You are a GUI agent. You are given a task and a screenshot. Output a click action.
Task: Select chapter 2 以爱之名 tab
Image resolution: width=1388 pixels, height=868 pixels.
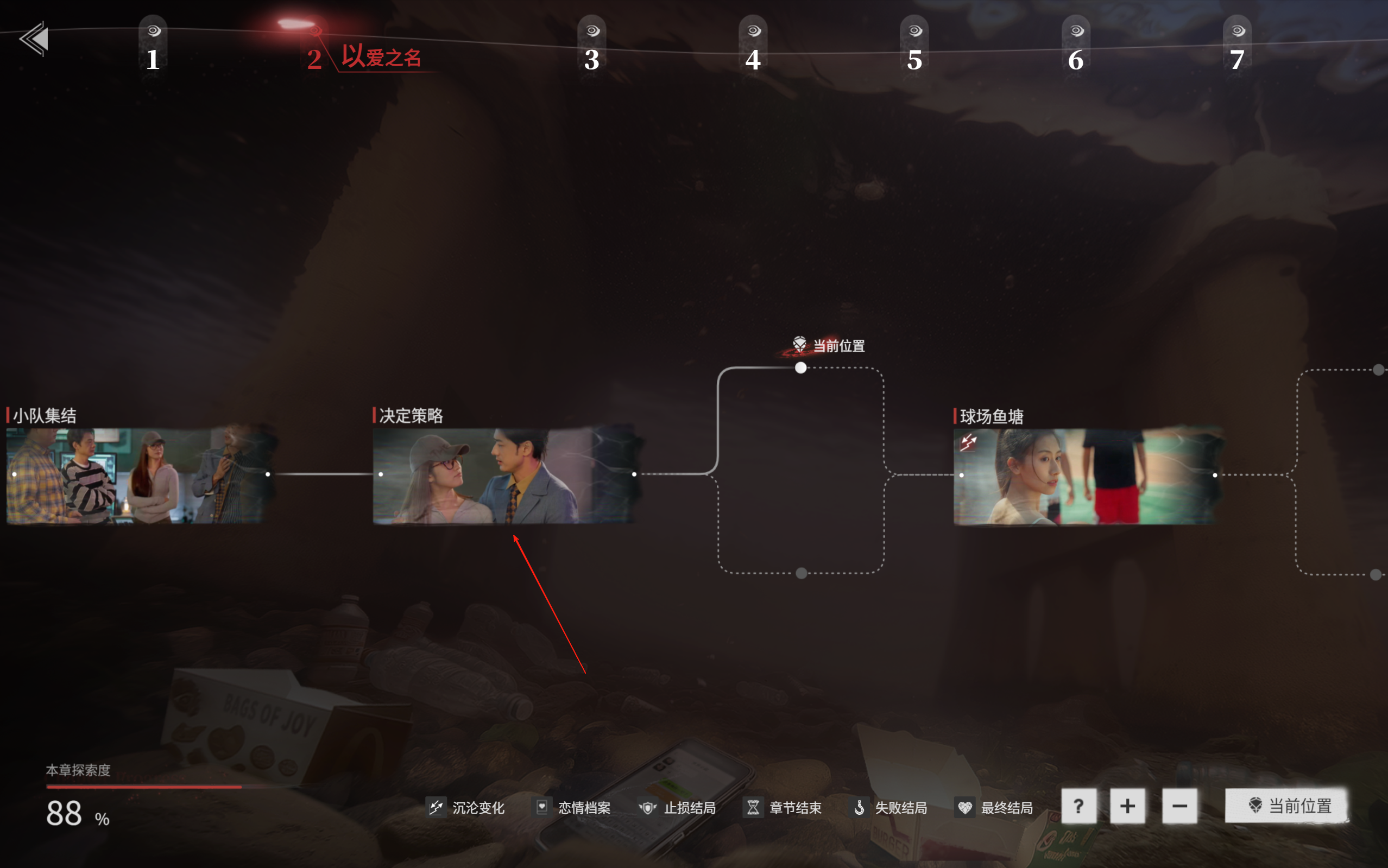364,57
